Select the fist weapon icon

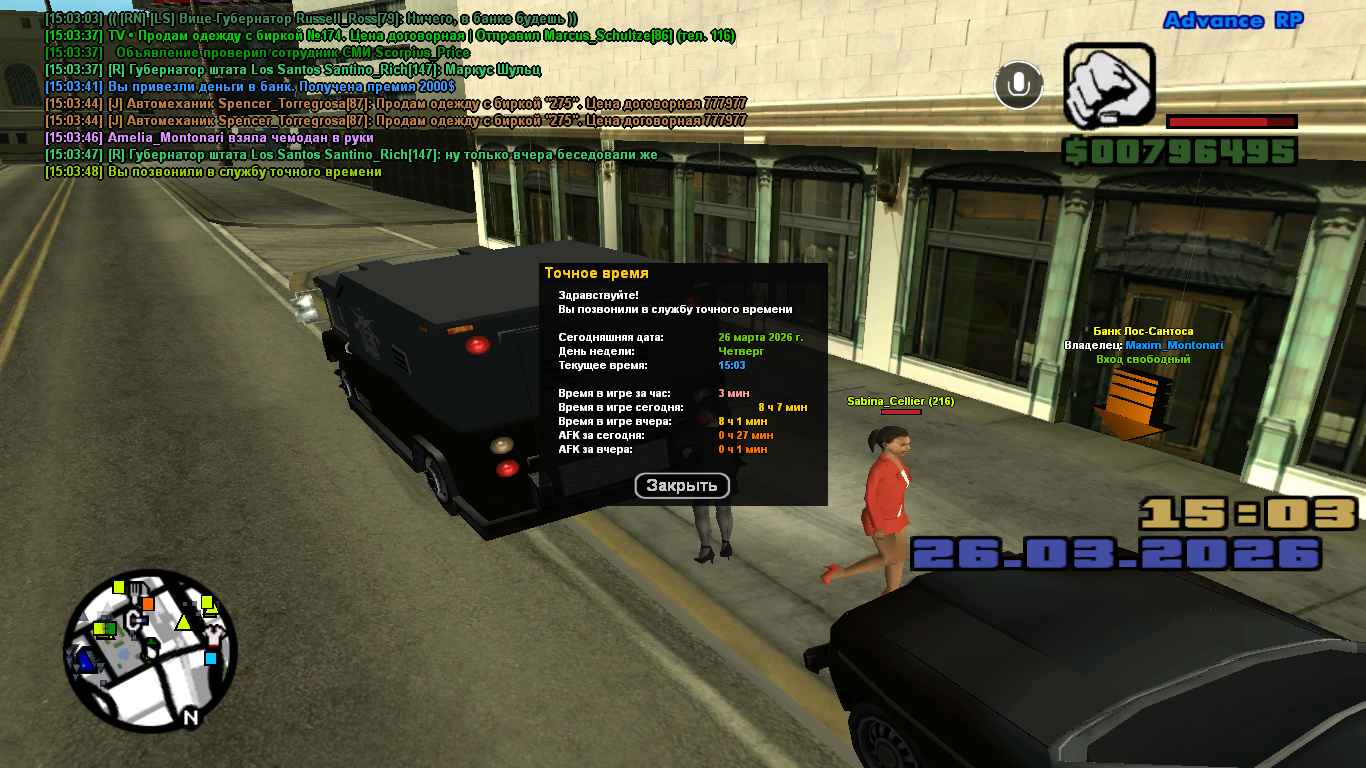coord(1108,86)
